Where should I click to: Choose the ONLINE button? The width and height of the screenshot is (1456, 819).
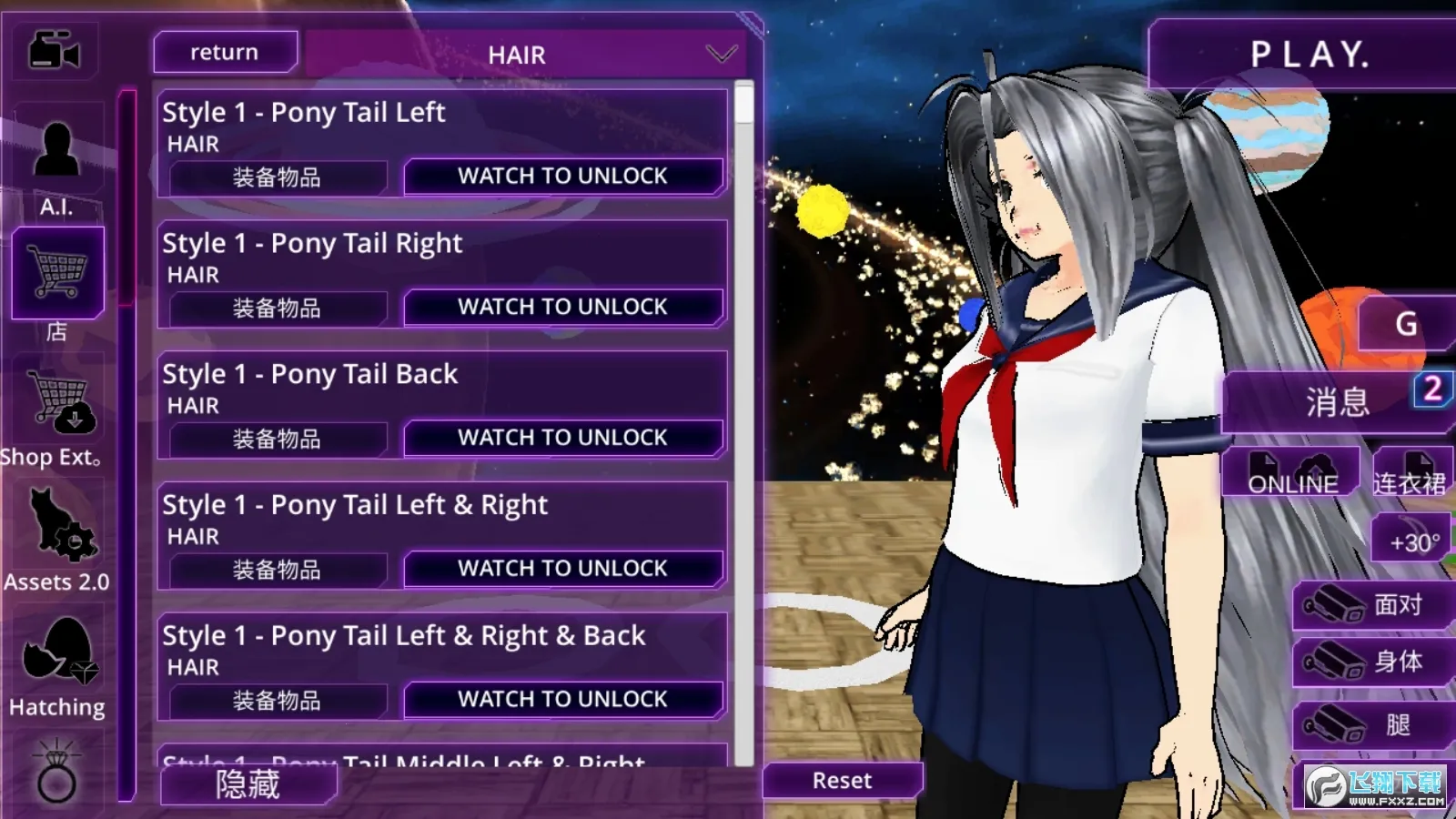click(x=1292, y=473)
